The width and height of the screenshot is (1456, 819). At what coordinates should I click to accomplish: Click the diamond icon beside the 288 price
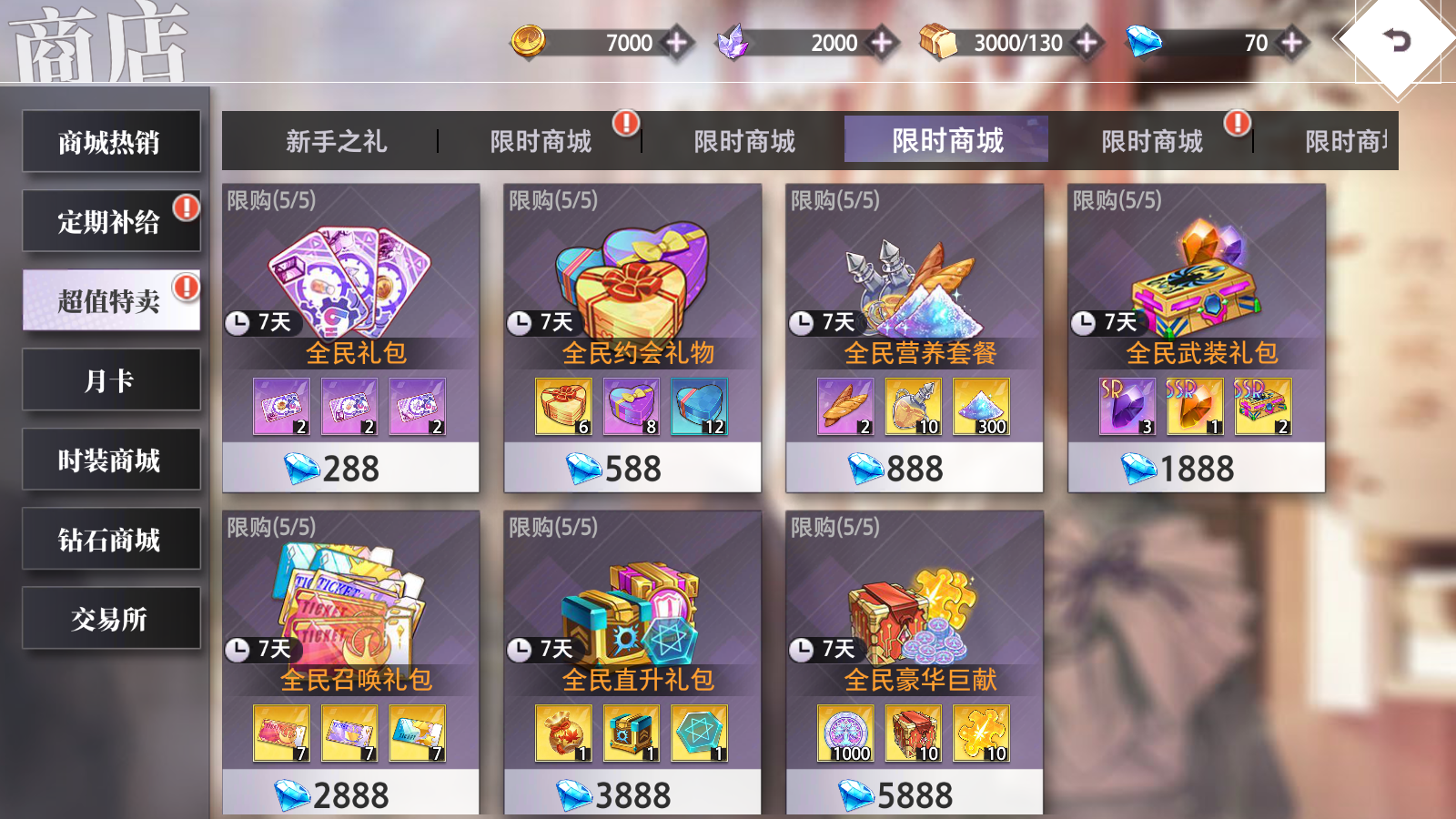point(304,468)
